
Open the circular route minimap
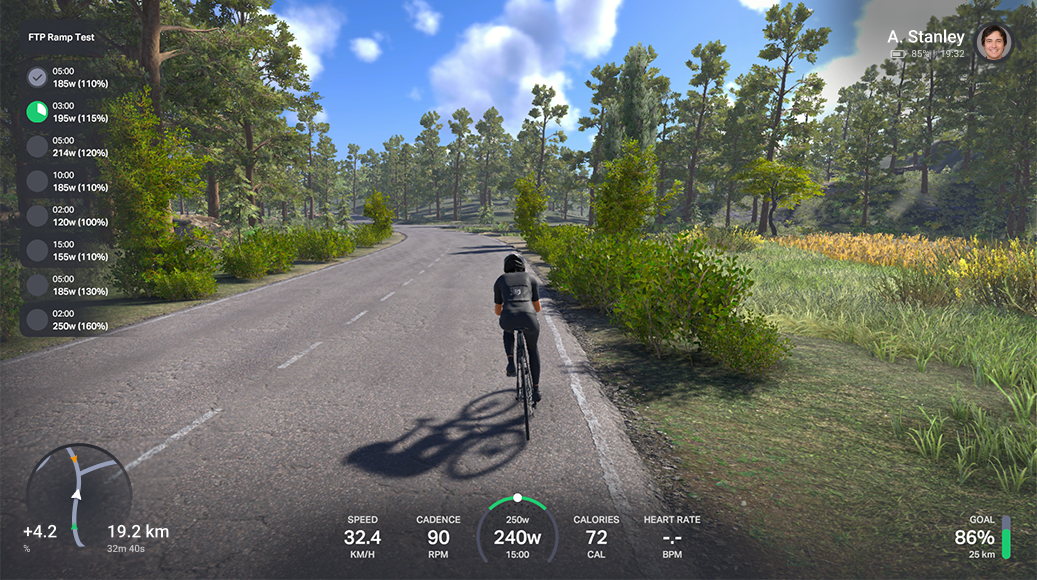[78, 496]
